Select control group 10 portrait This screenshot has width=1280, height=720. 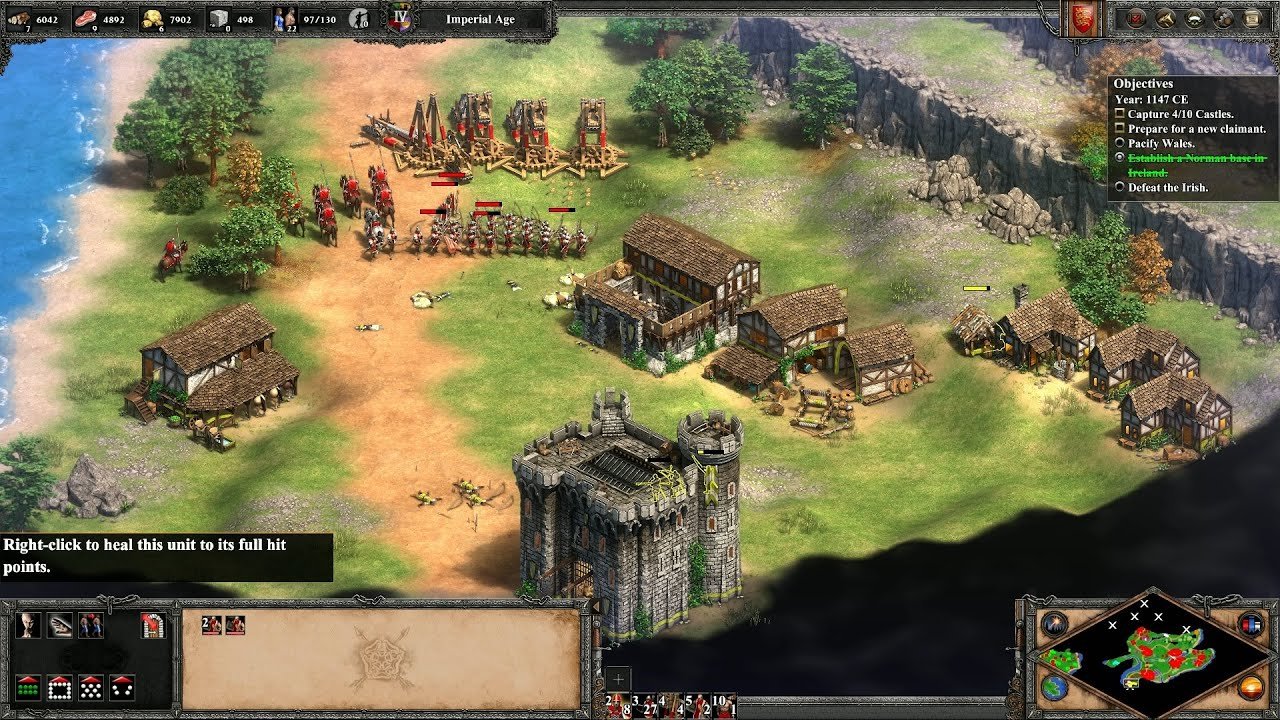pos(722,705)
